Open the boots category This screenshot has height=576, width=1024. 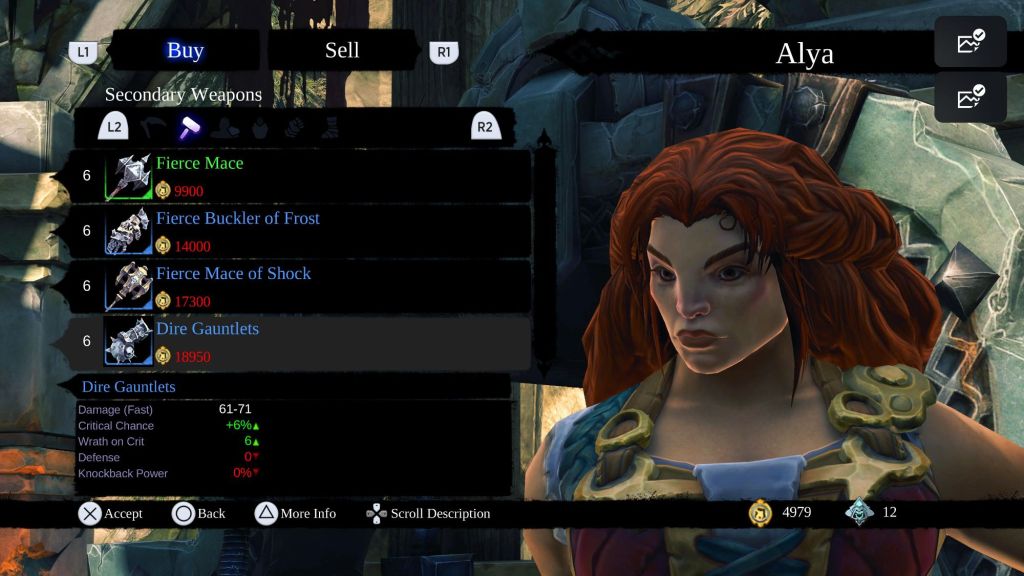(329, 127)
